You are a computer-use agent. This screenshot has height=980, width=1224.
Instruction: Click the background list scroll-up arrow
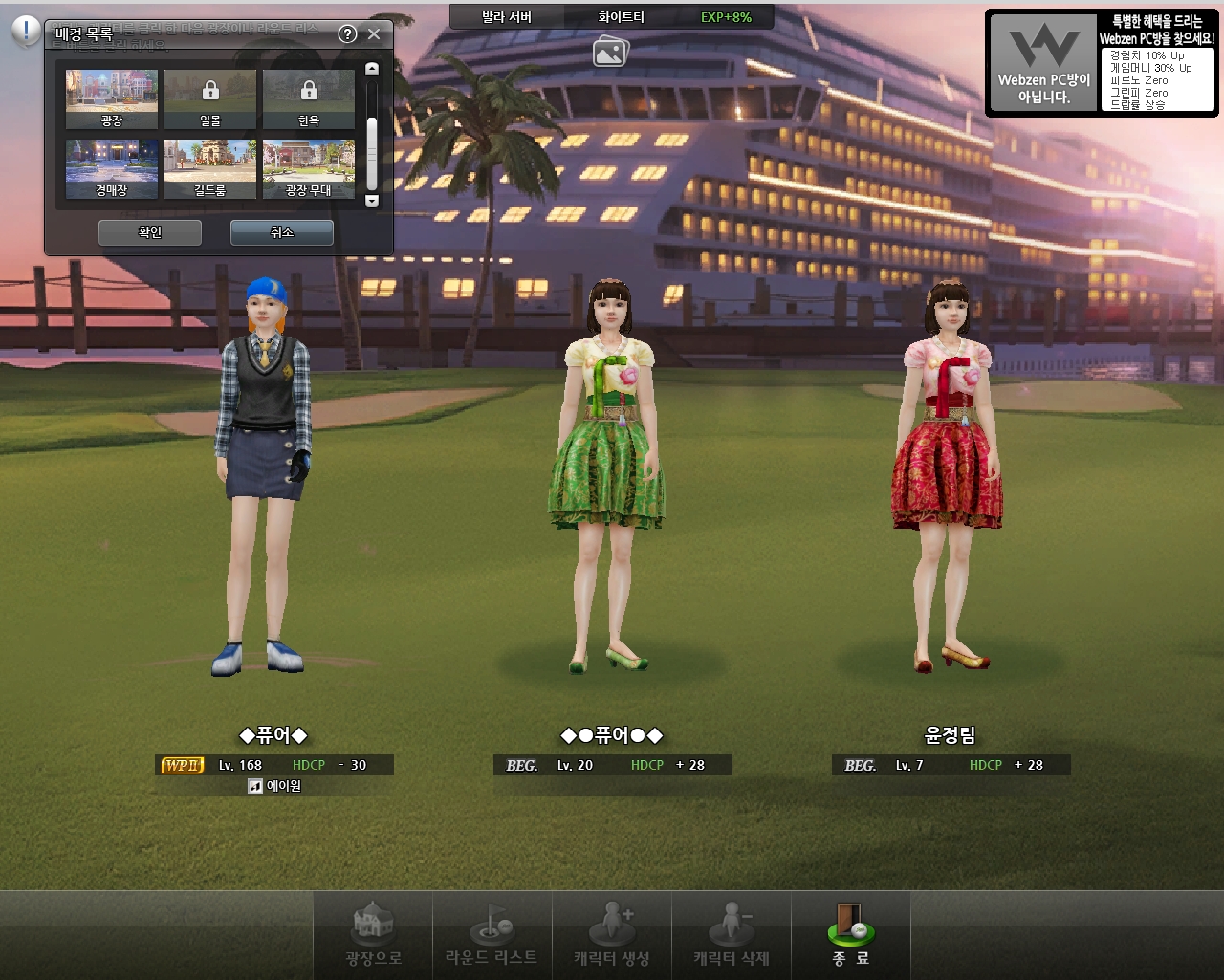click(x=372, y=69)
